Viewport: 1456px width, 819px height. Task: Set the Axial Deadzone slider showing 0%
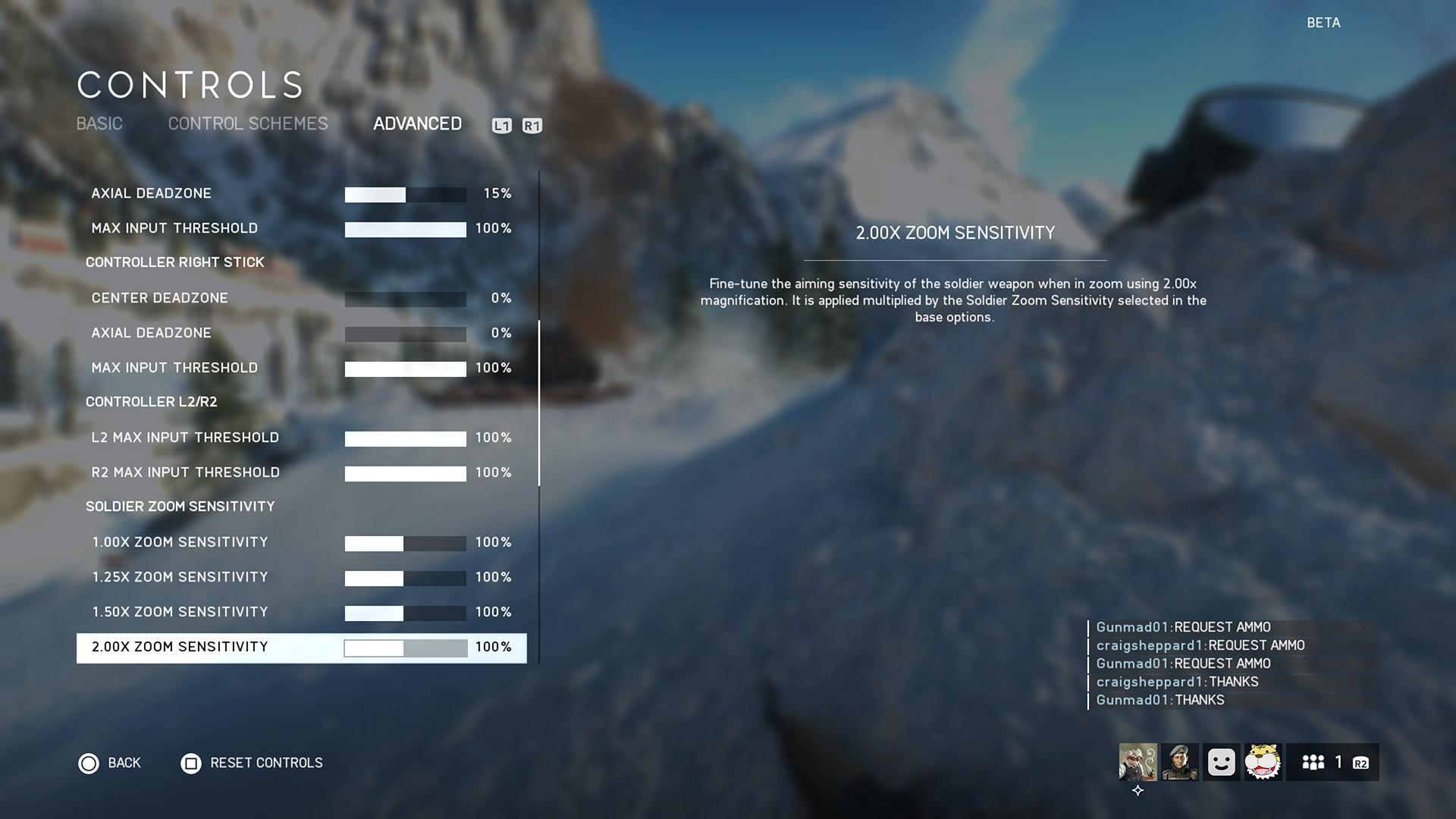(405, 334)
